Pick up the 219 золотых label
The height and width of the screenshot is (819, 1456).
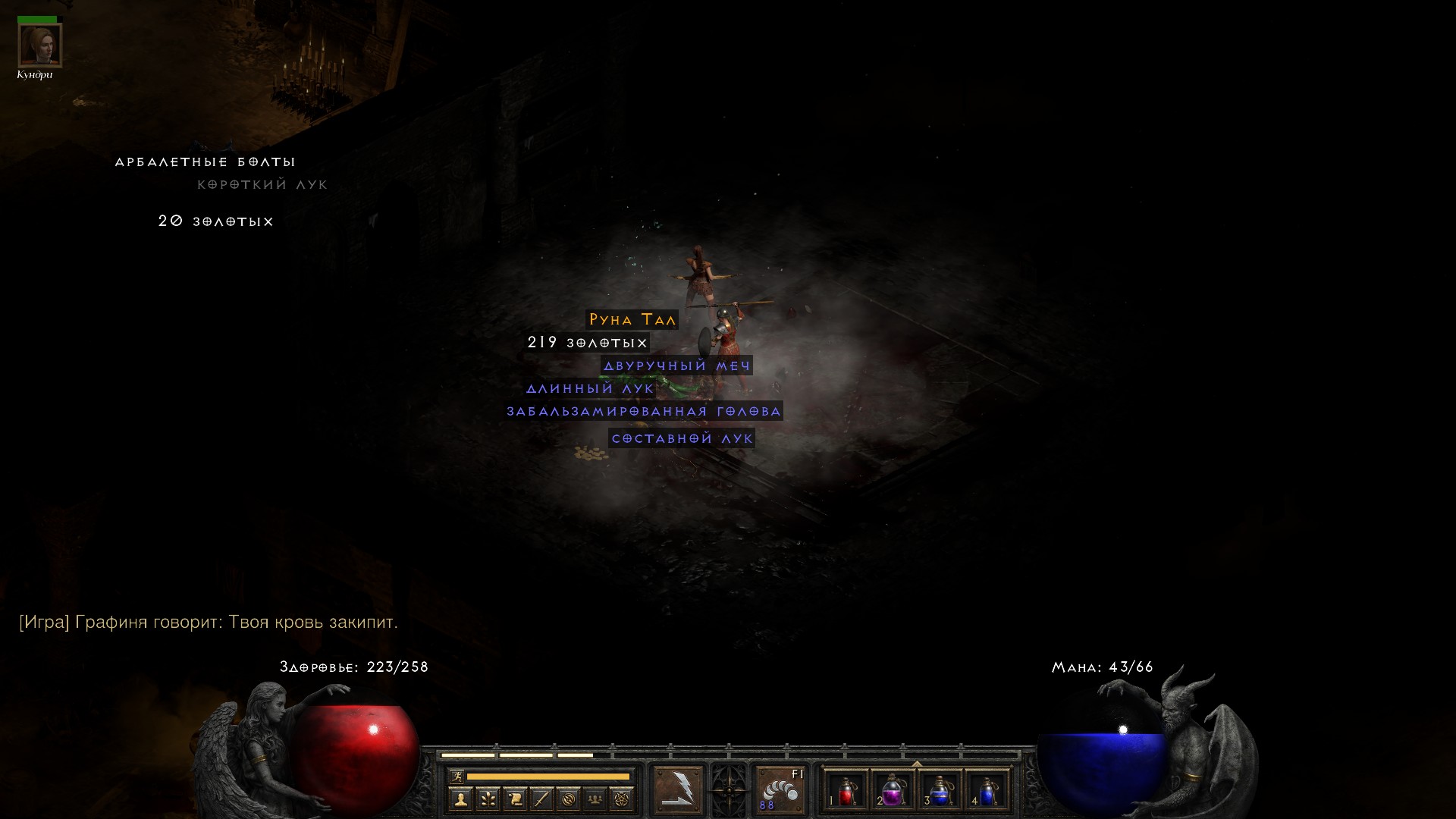tap(588, 343)
